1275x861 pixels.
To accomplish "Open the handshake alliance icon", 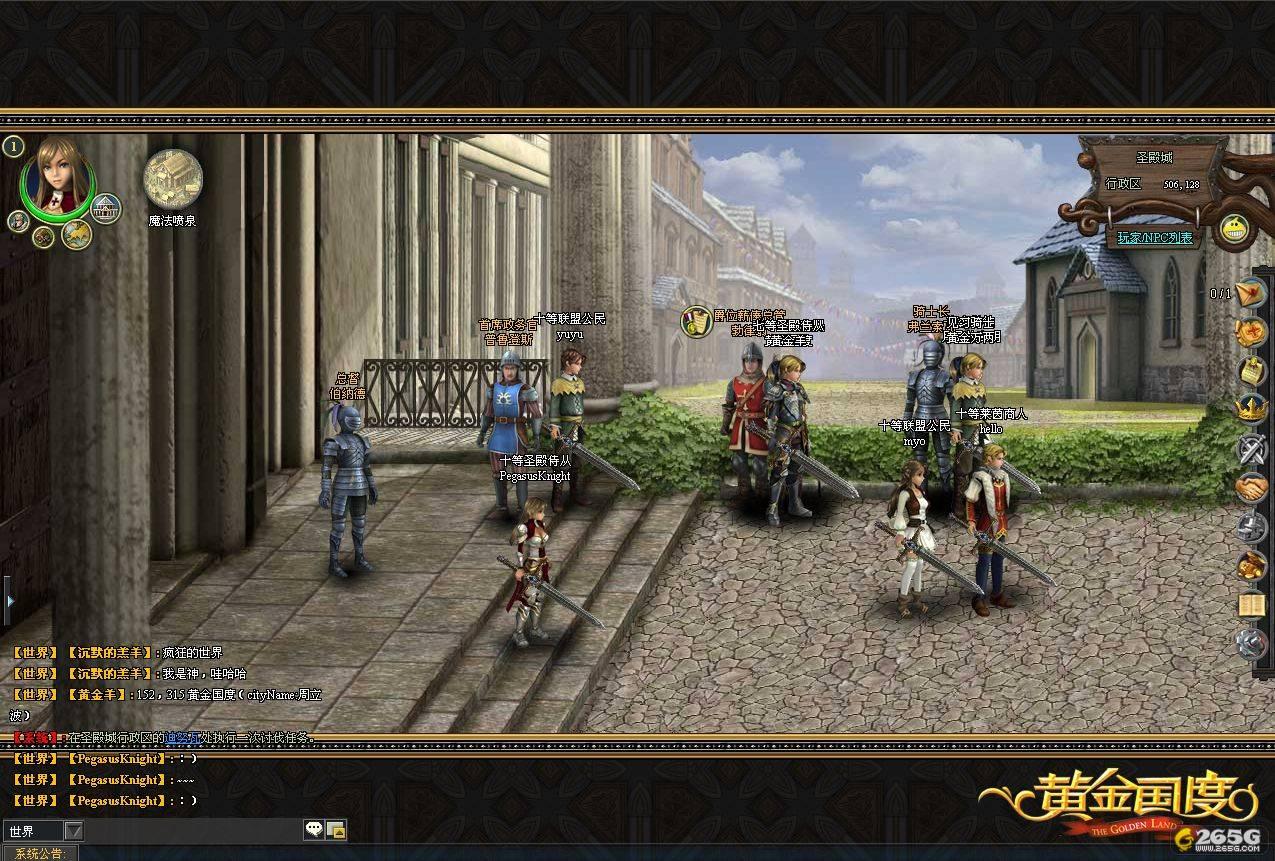I will (x=1251, y=488).
